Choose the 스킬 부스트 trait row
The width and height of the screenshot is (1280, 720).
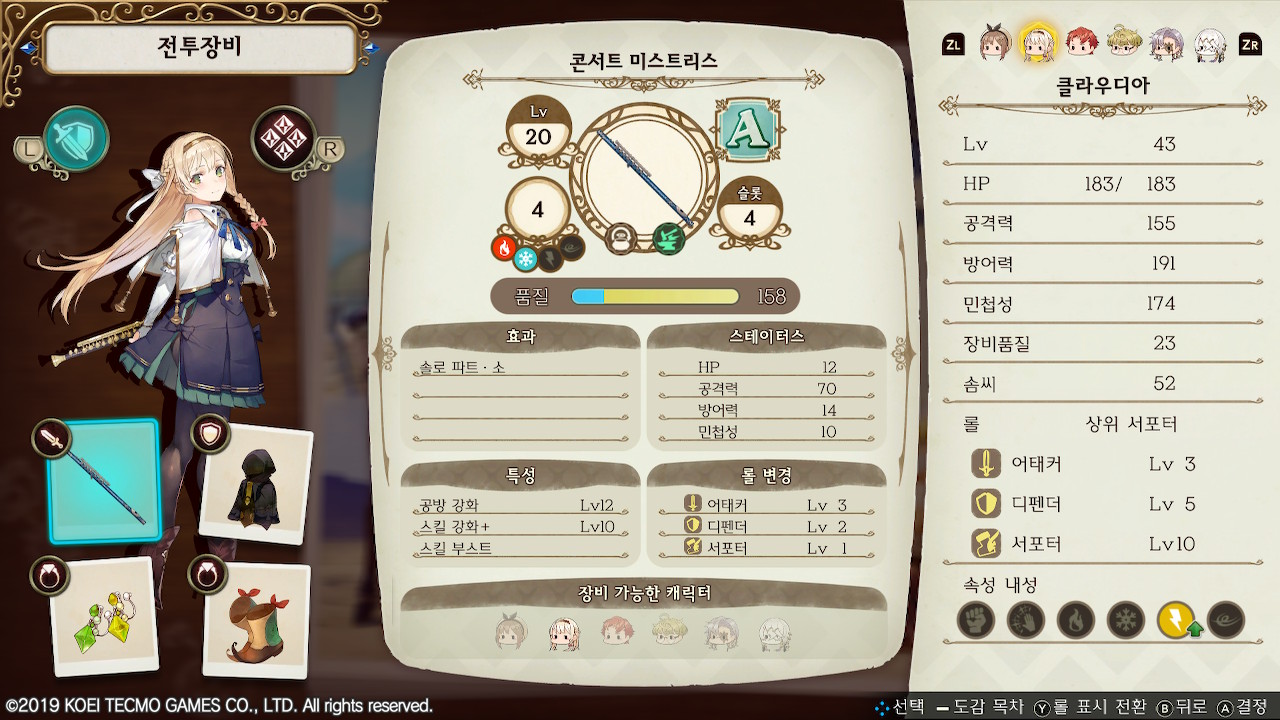pyautogui.click(x=520, y=548)
